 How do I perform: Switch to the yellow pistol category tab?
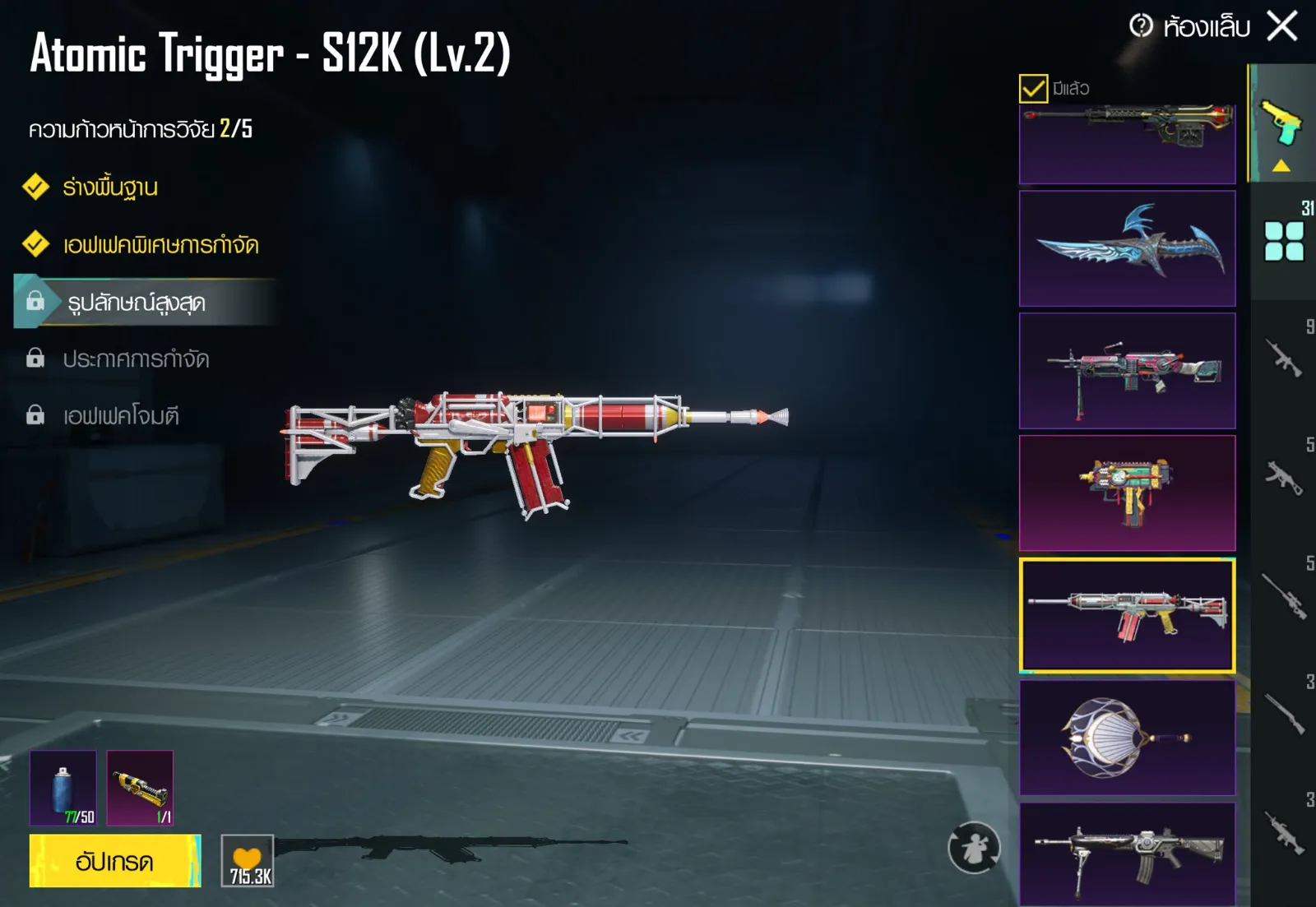coord(1281,123)
